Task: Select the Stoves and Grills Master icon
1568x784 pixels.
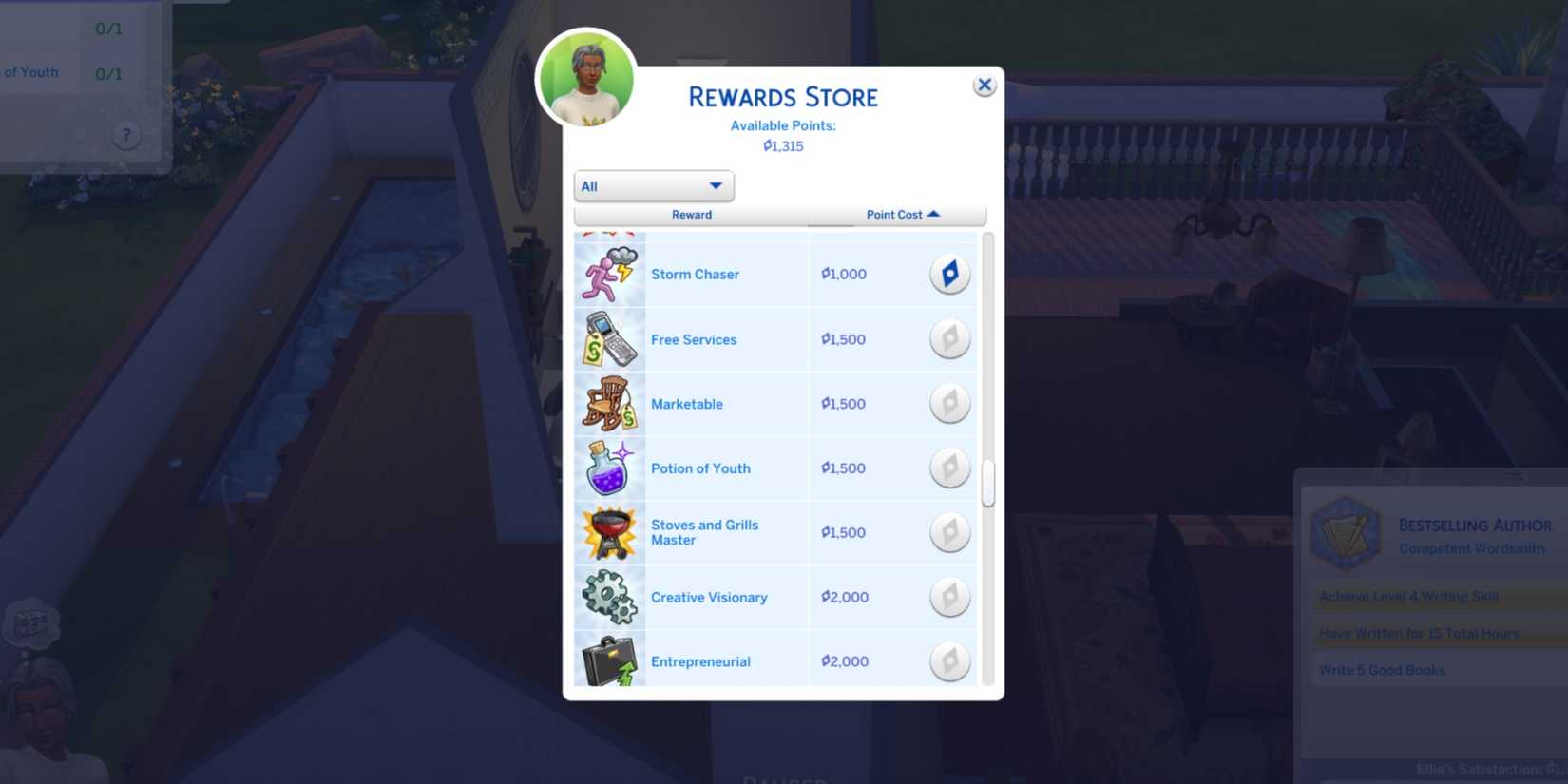Action: [x=608, y=532]
